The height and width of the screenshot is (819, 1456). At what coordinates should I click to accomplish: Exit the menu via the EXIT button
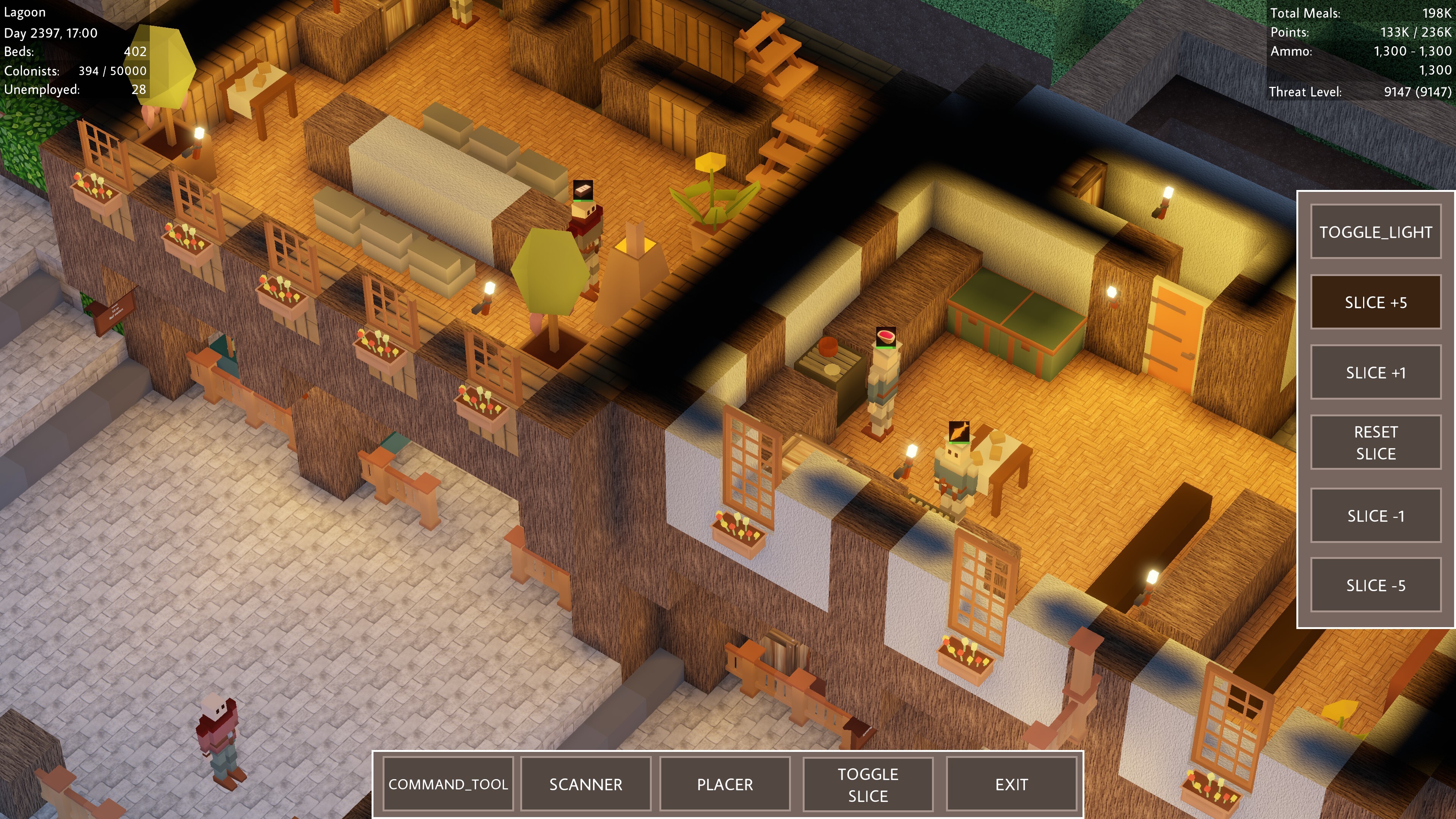pyautogui.click(x=1012, y=784)
